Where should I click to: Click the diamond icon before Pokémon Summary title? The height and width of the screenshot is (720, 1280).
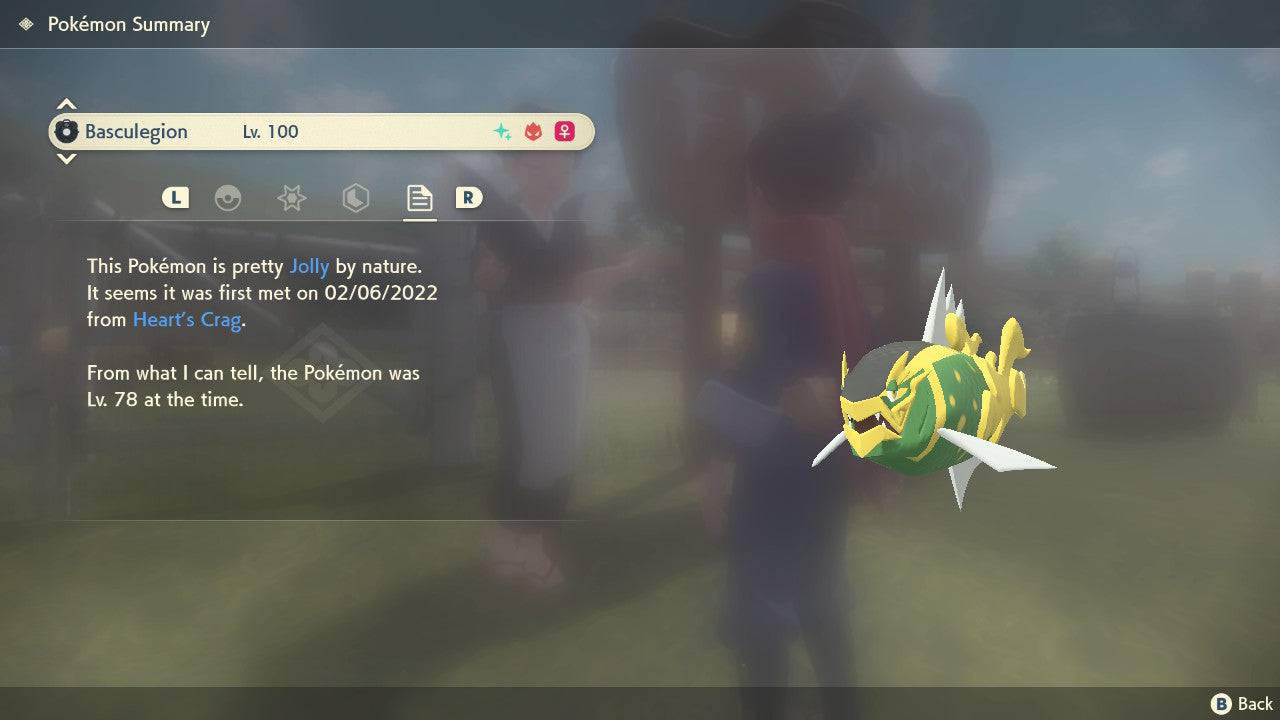[25, 24]
